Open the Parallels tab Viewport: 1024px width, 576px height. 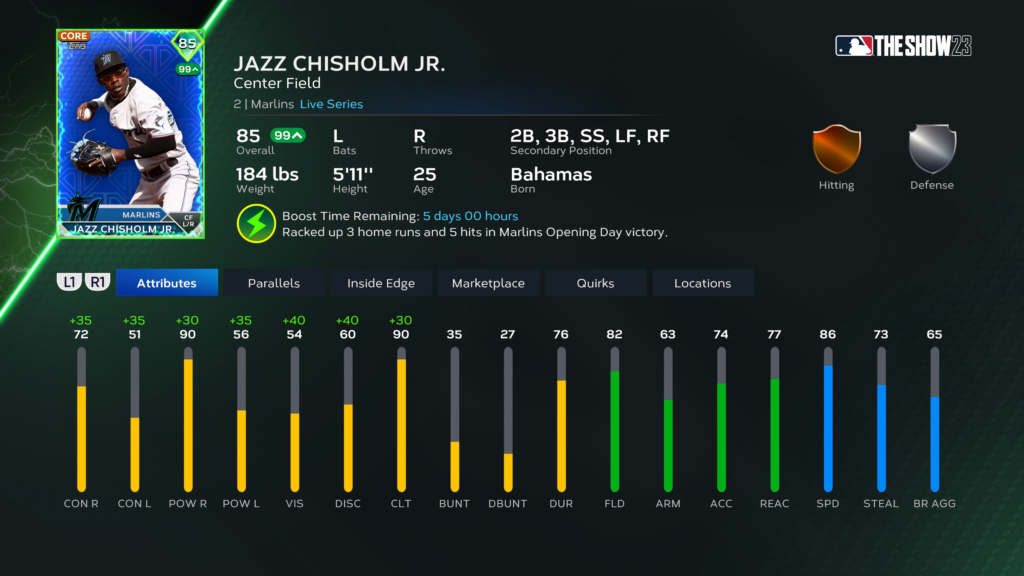tap(273, 283)
